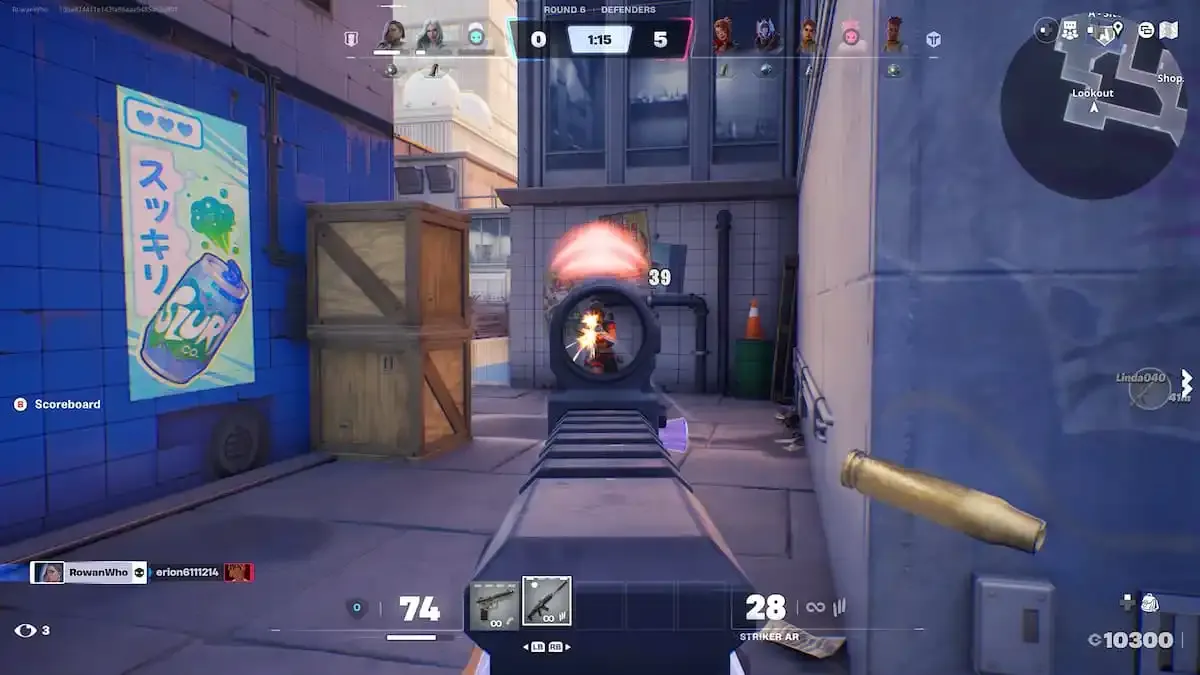Select the pistol weapon slot
The height and width of the screenshot is (675, 1200).
(x=495, y=602)
